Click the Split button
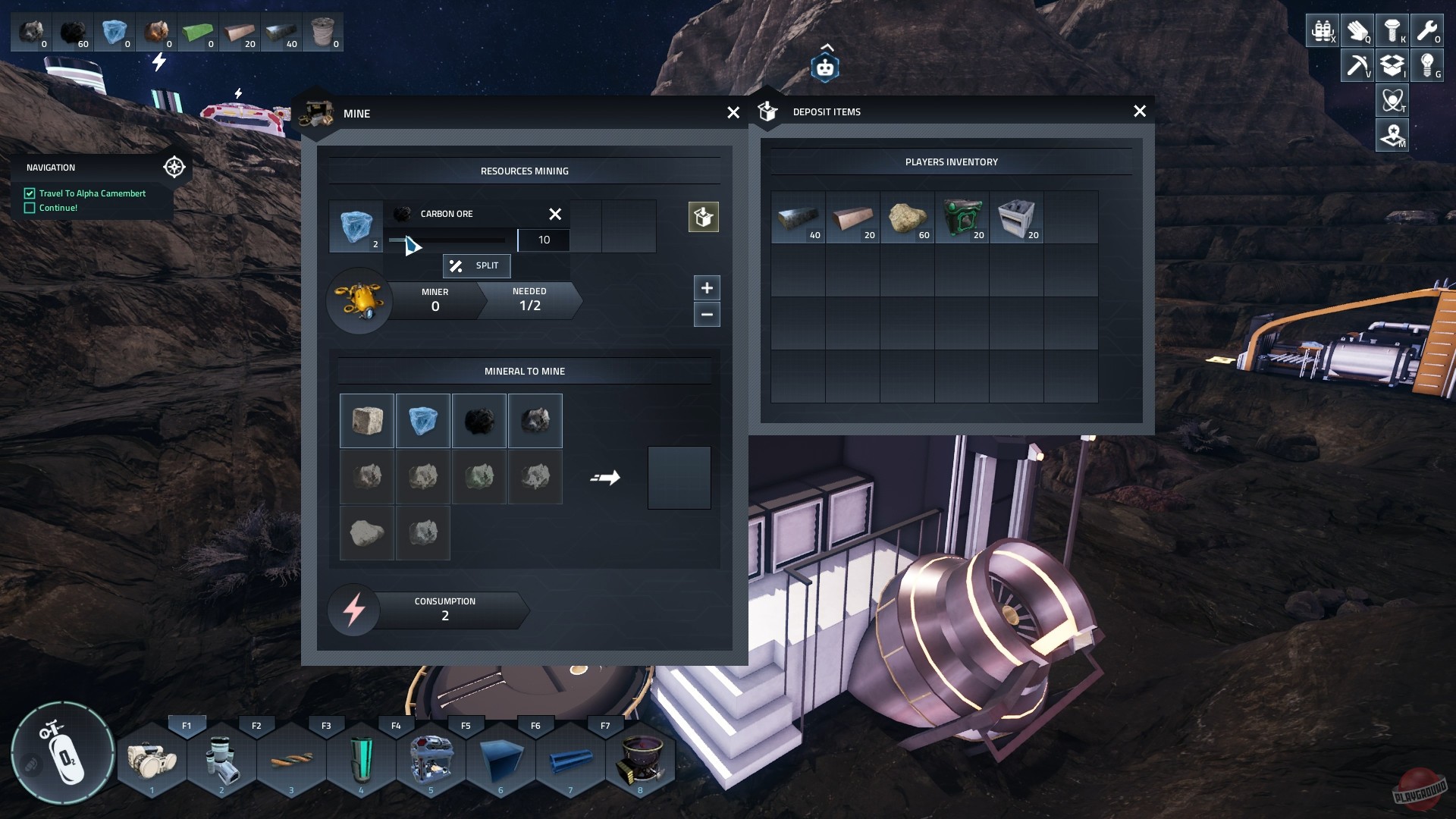Screen dimensions: 1456x819 (476, 265)
